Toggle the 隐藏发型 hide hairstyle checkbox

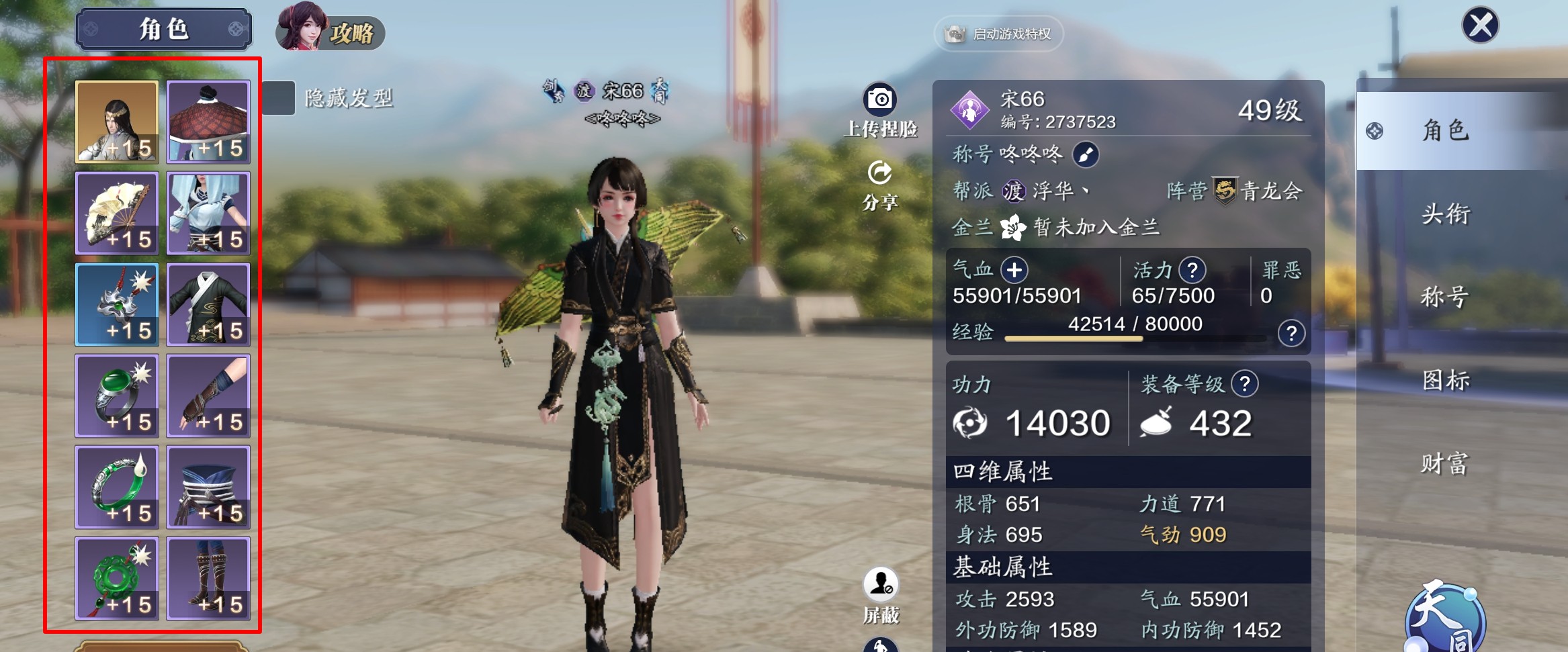click(278, 98)
